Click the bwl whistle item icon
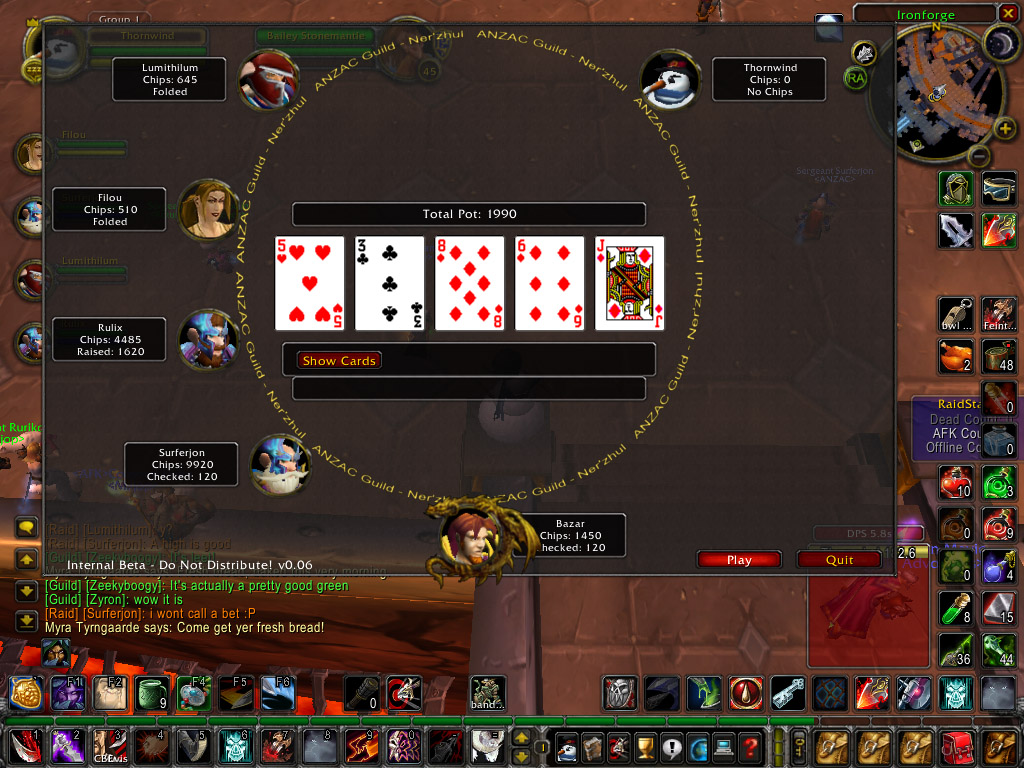The height and width of the screenshot is (768, 1024). (x=956, y=313)
